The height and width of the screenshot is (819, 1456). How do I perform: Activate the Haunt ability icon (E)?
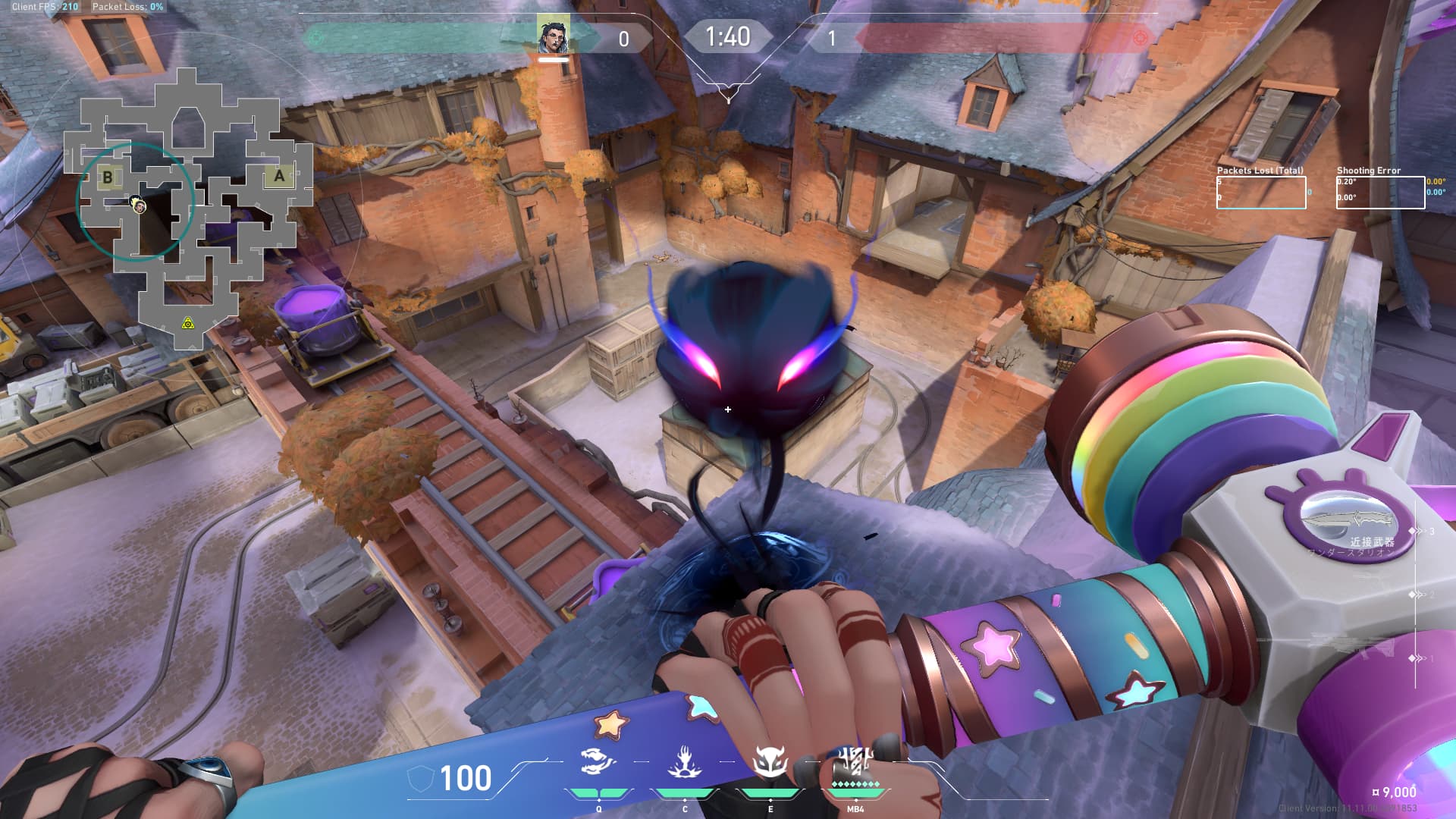click(770, 762)
